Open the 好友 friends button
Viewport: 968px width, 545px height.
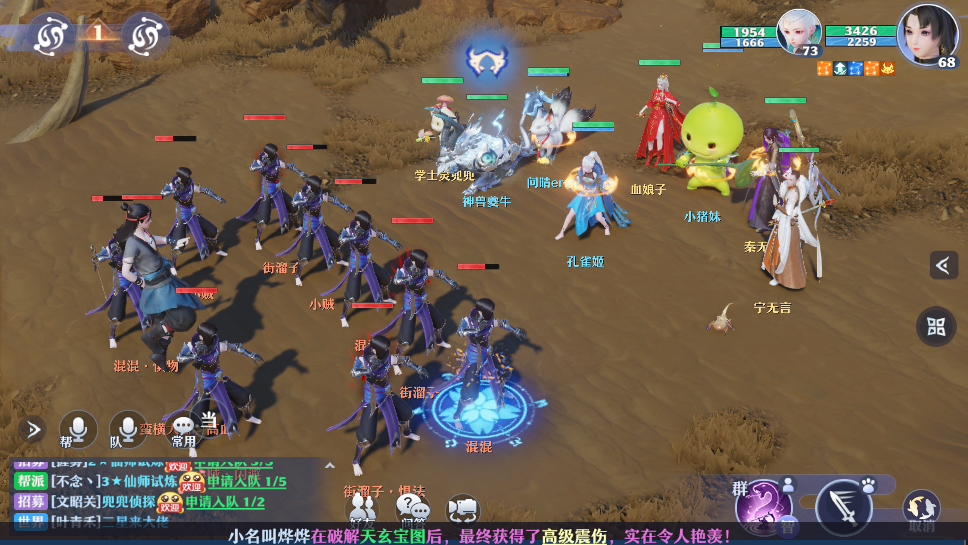click(362, 511)
